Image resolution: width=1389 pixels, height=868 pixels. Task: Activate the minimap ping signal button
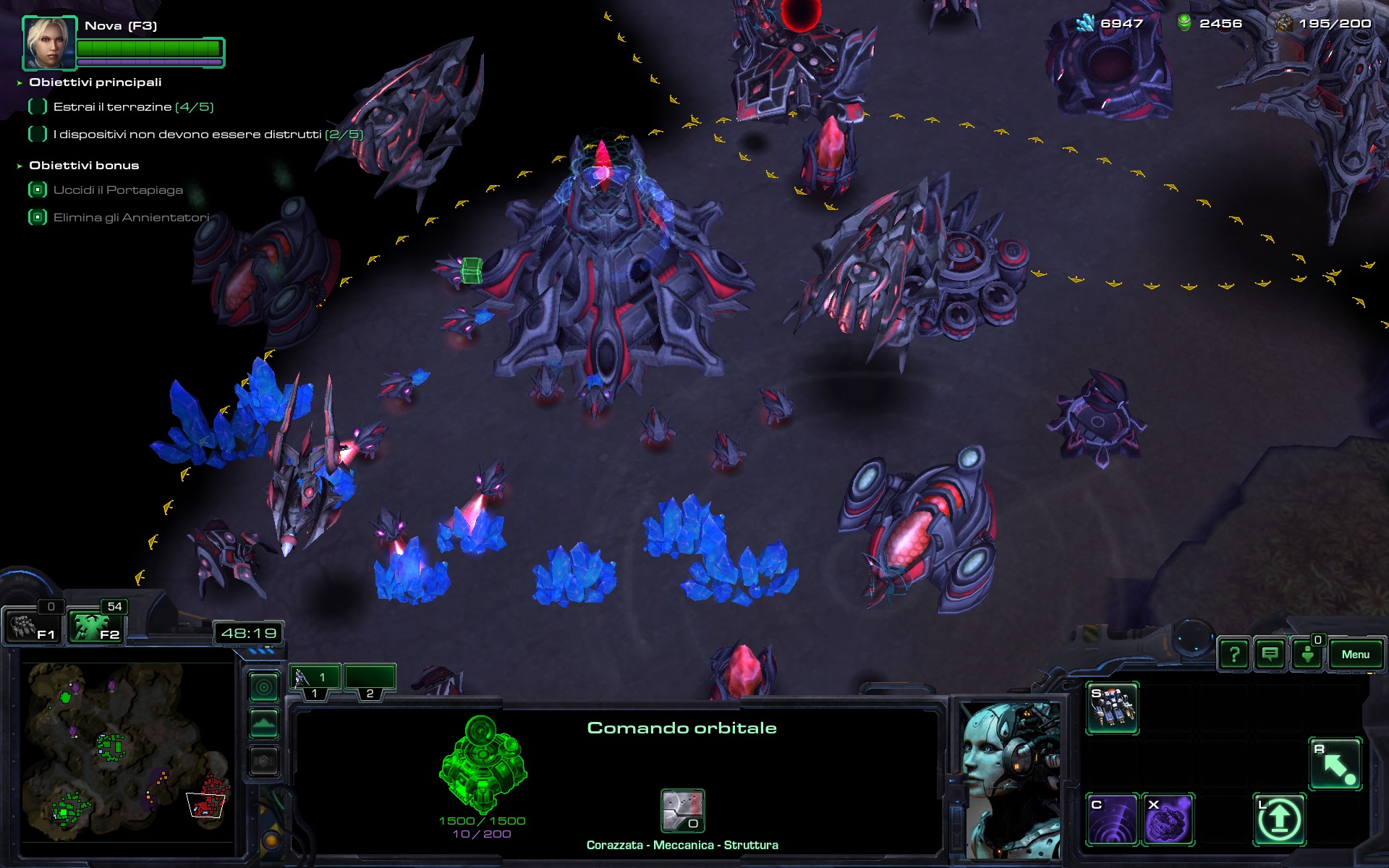[264, 687]
